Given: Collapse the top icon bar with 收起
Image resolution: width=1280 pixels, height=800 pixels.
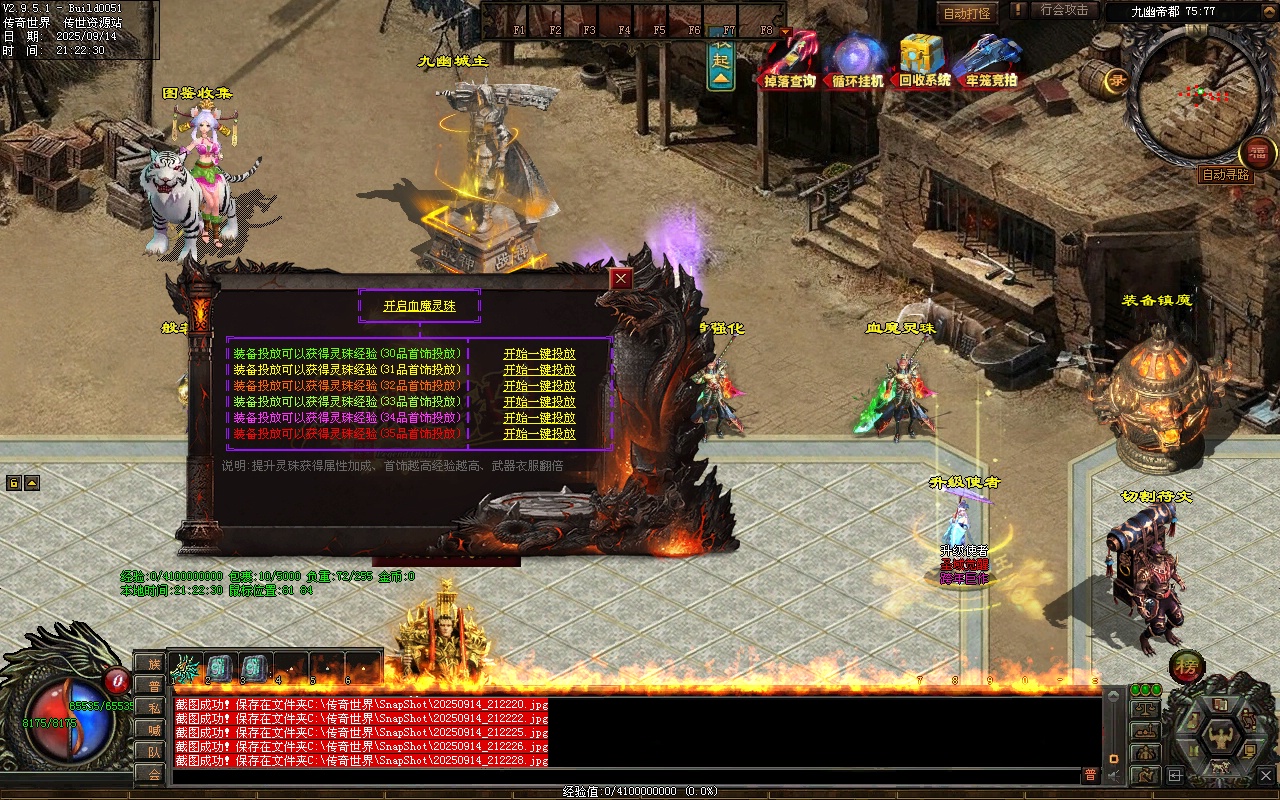Looking at the screenshot, I should [x=721, y=63].
